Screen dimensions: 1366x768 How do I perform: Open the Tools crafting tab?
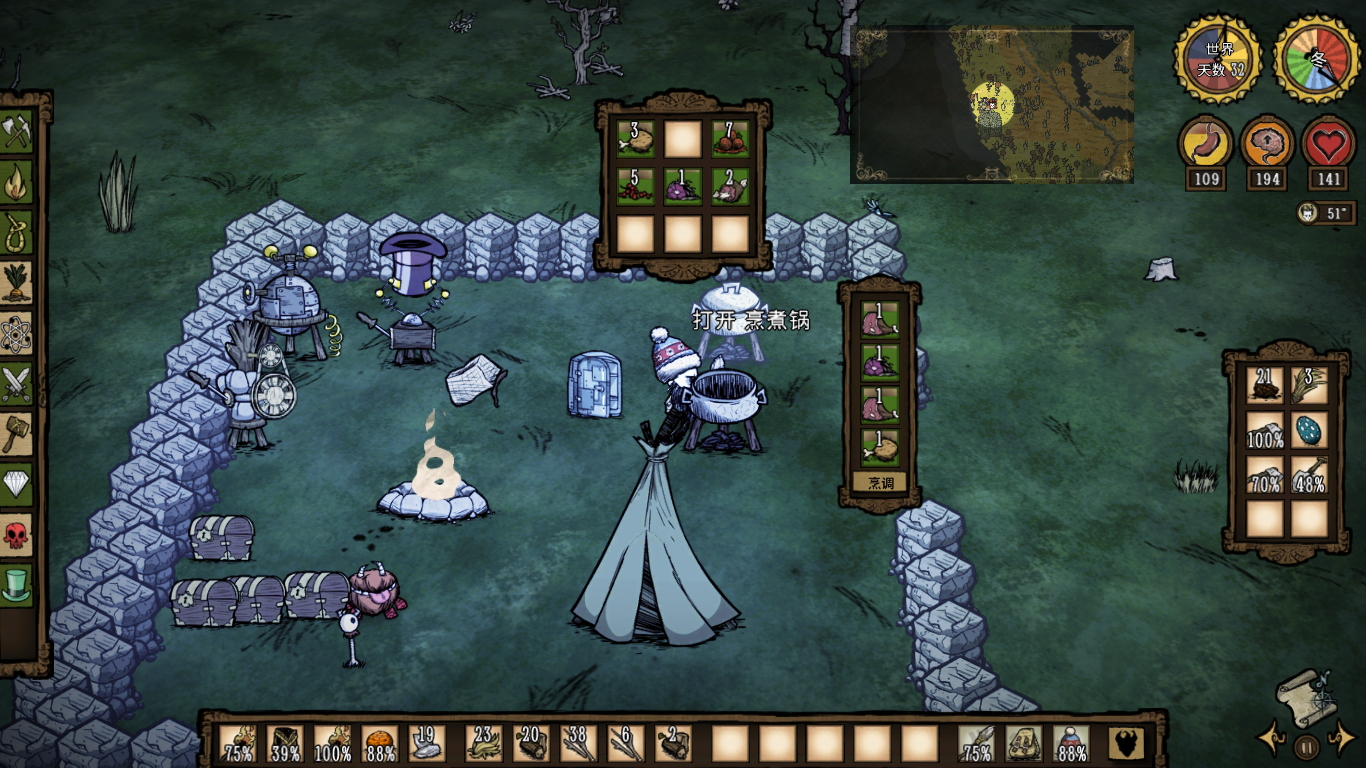pos(17,131)
